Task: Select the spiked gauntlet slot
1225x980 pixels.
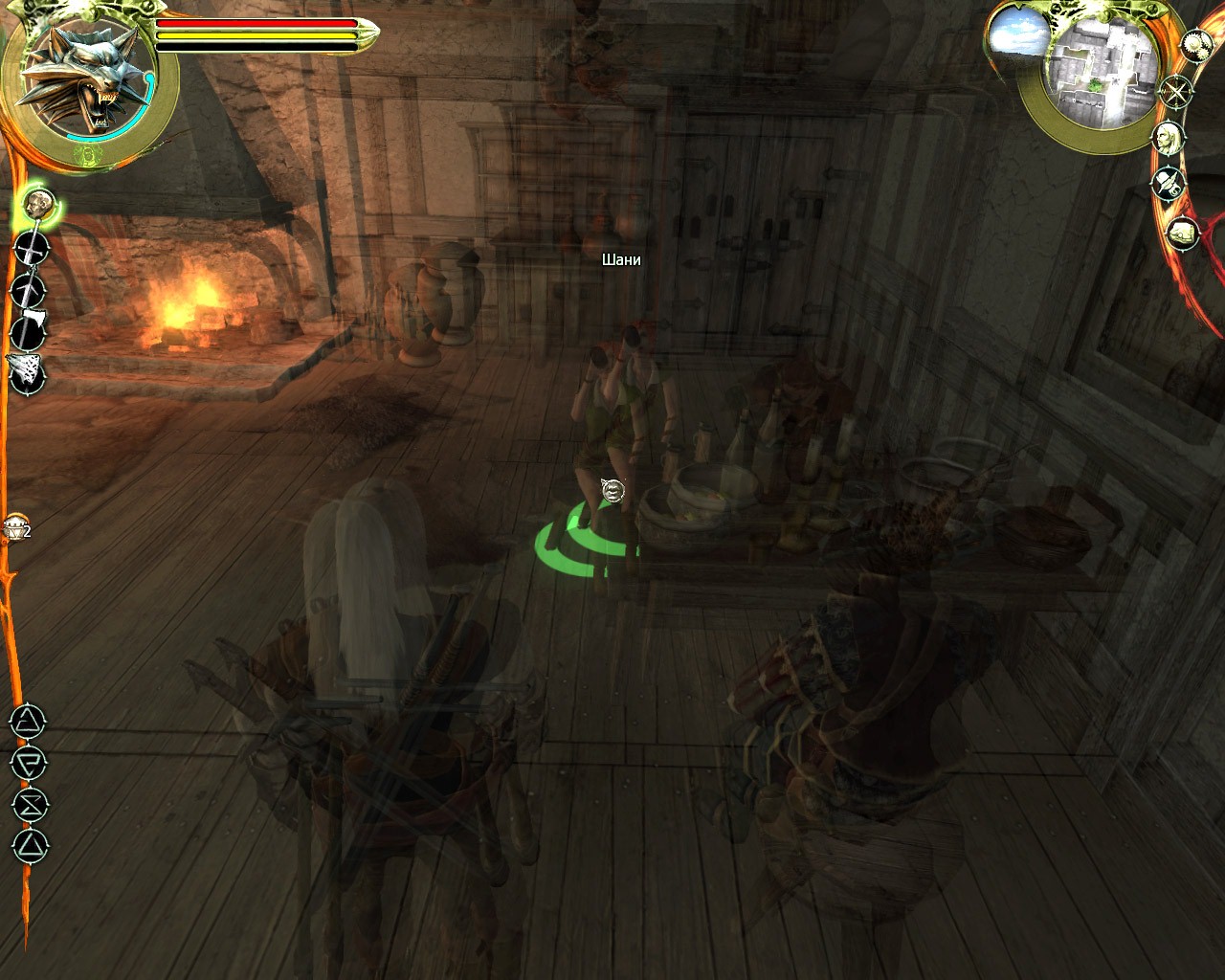Action: click(27, 371)
